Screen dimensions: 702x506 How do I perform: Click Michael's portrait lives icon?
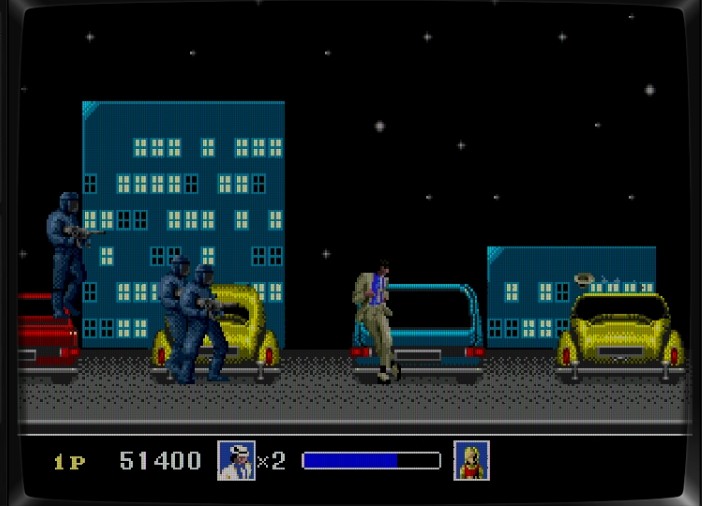[236, 461]
